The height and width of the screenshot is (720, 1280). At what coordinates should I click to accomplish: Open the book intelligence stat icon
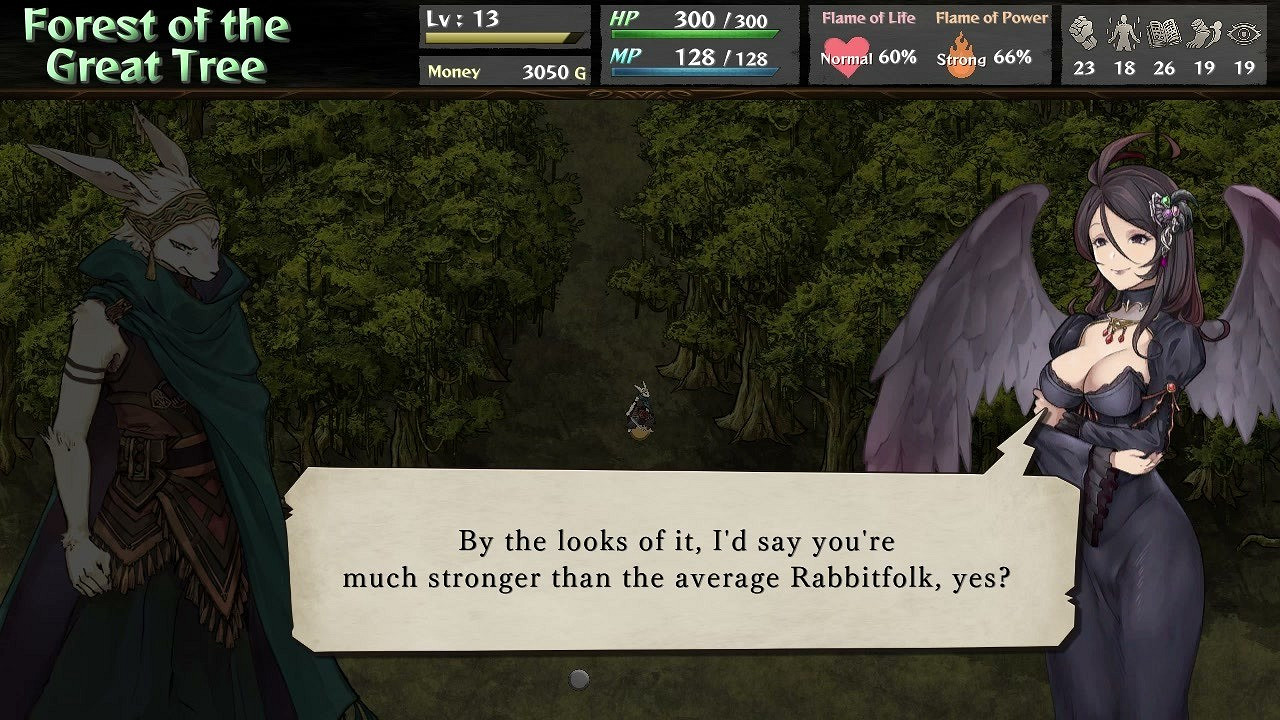(x=1162, y=32)
